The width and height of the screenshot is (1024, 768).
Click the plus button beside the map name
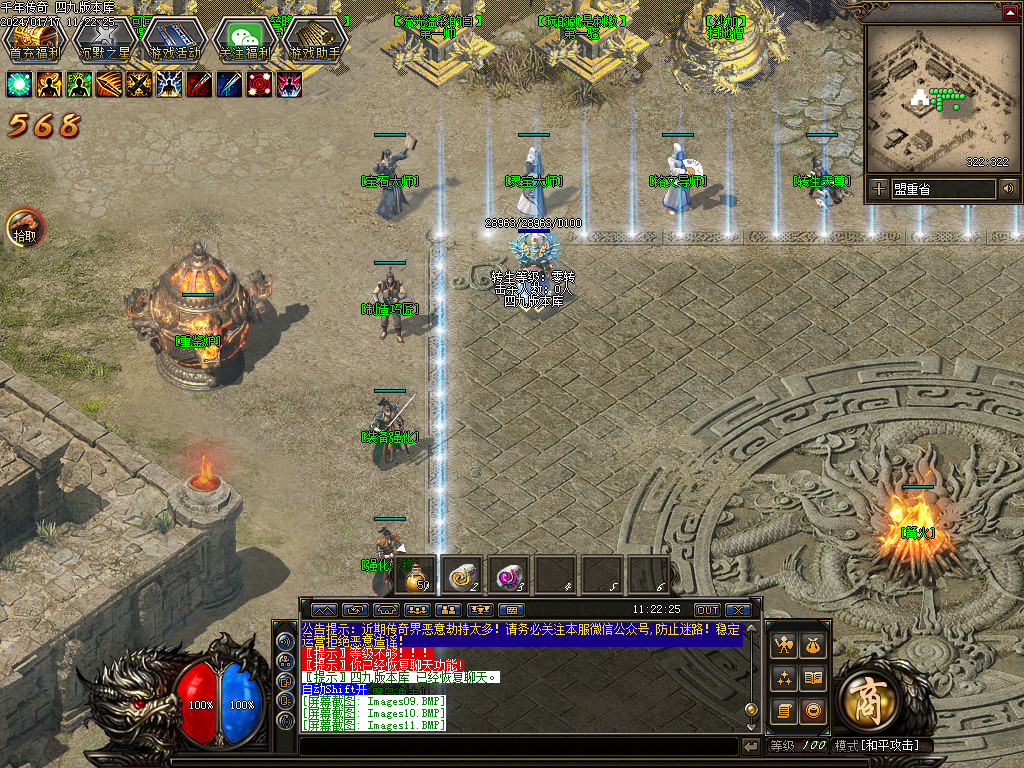tap(878, 188)
